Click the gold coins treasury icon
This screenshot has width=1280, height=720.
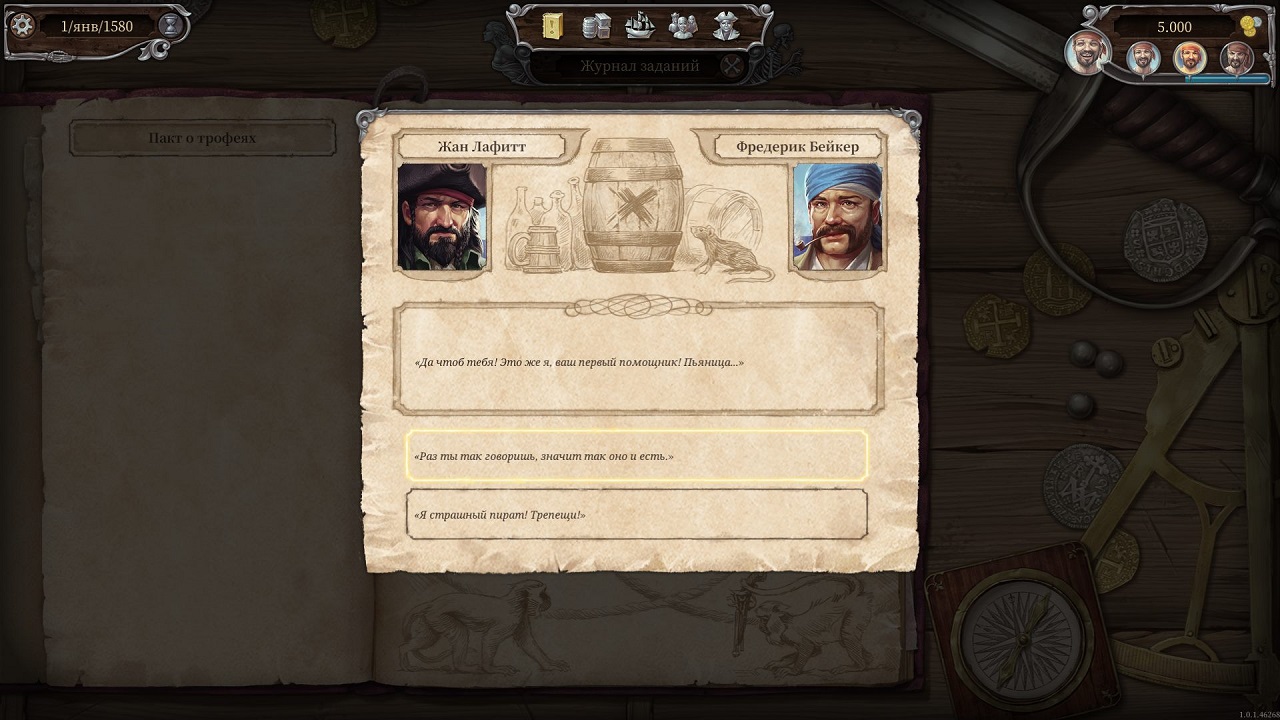click(1247, 26)
